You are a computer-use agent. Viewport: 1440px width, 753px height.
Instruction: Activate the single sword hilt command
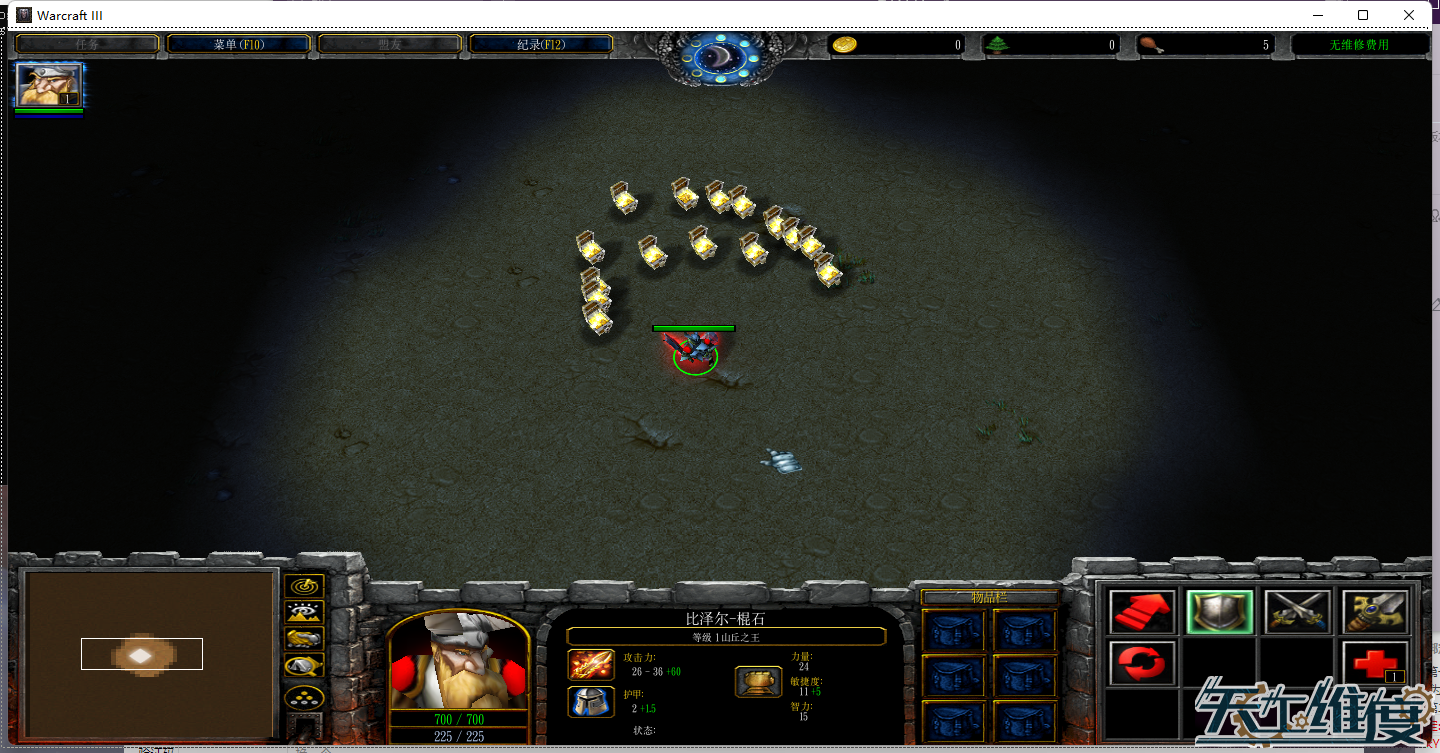1375,611
